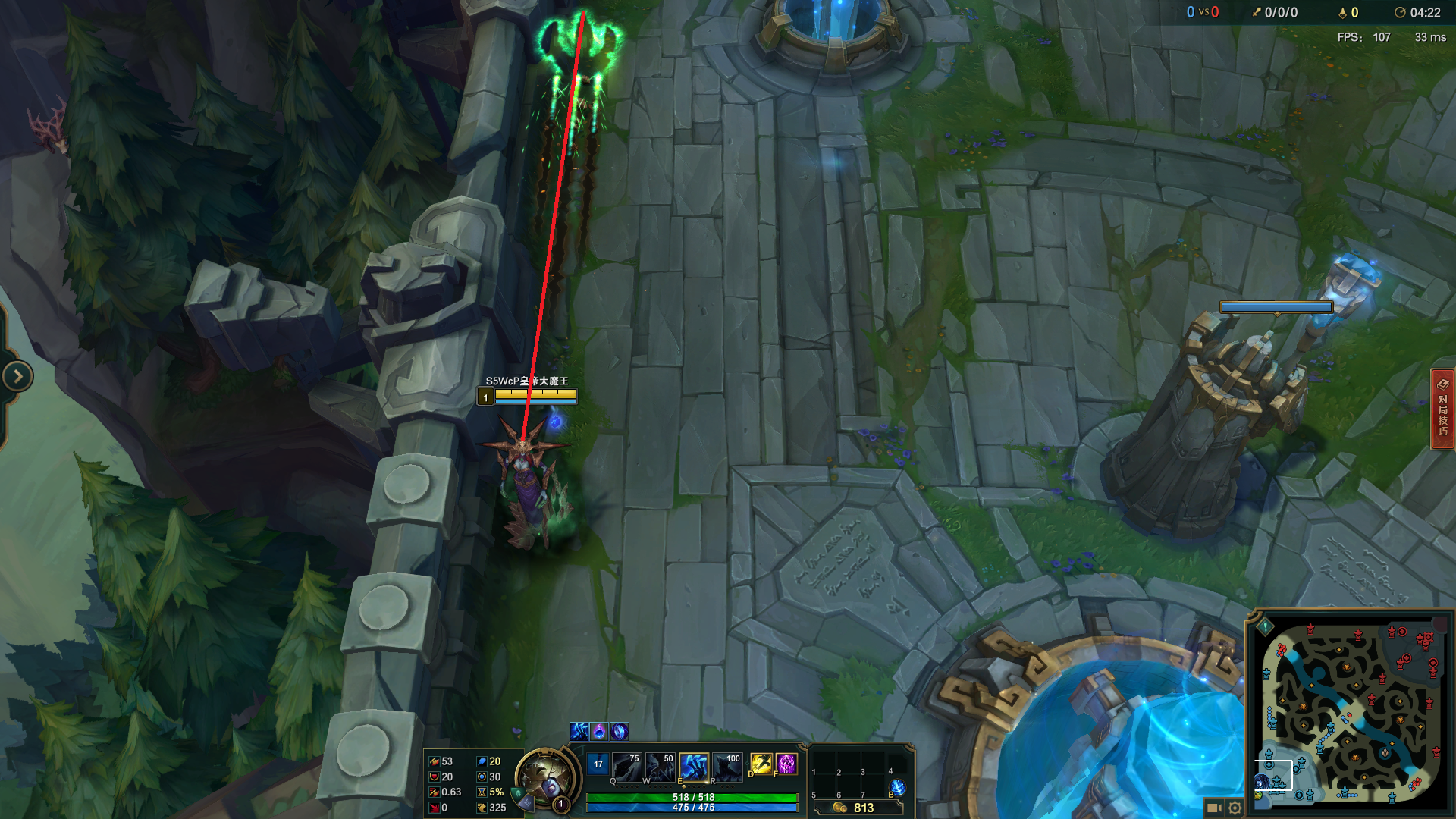Viewport: 1456px width, 819px height.
Task: Click the attack damage stat icon showing 53
Action: pos(434,761)
